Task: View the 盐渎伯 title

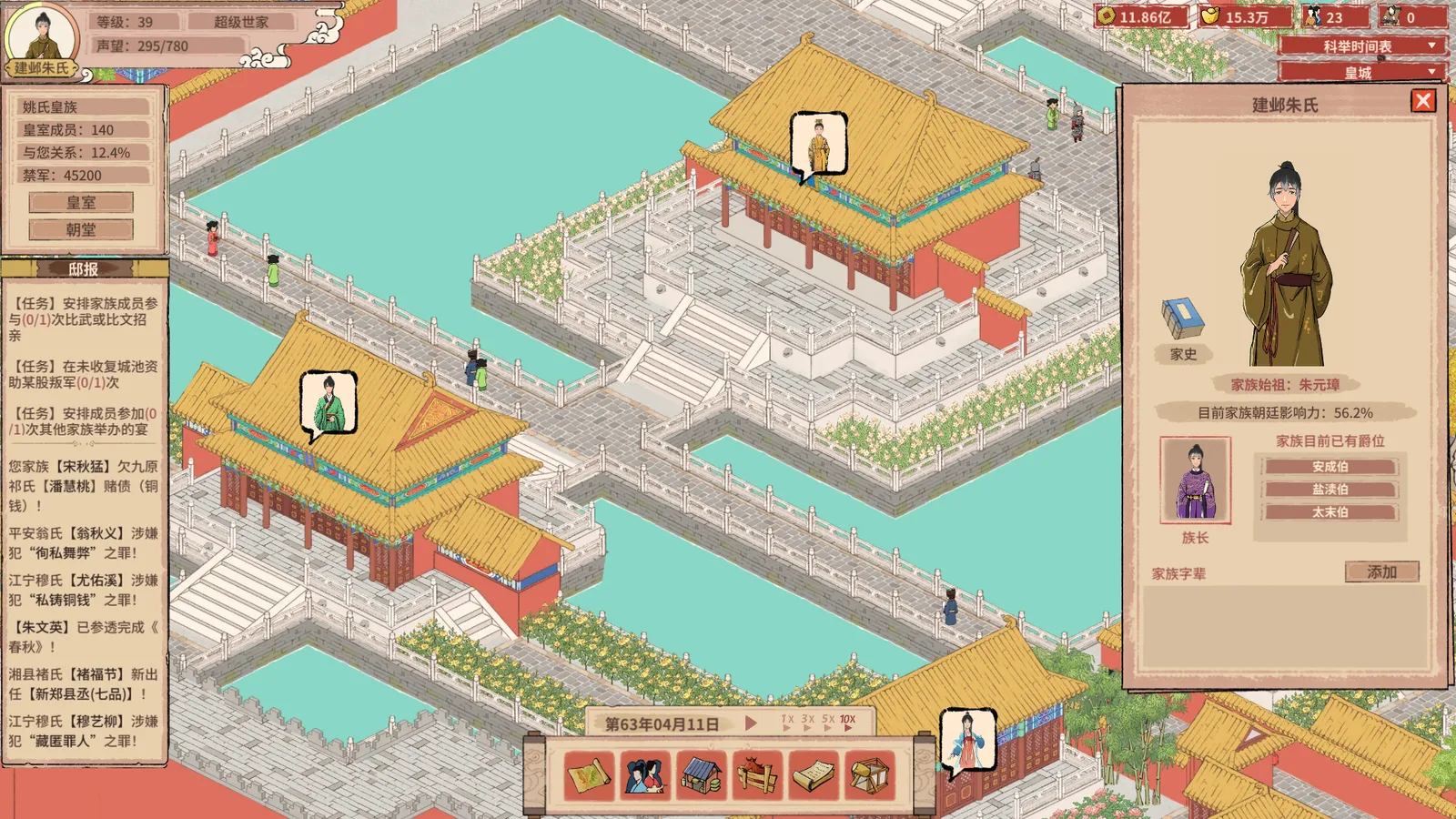Action: coord(1330,490)
